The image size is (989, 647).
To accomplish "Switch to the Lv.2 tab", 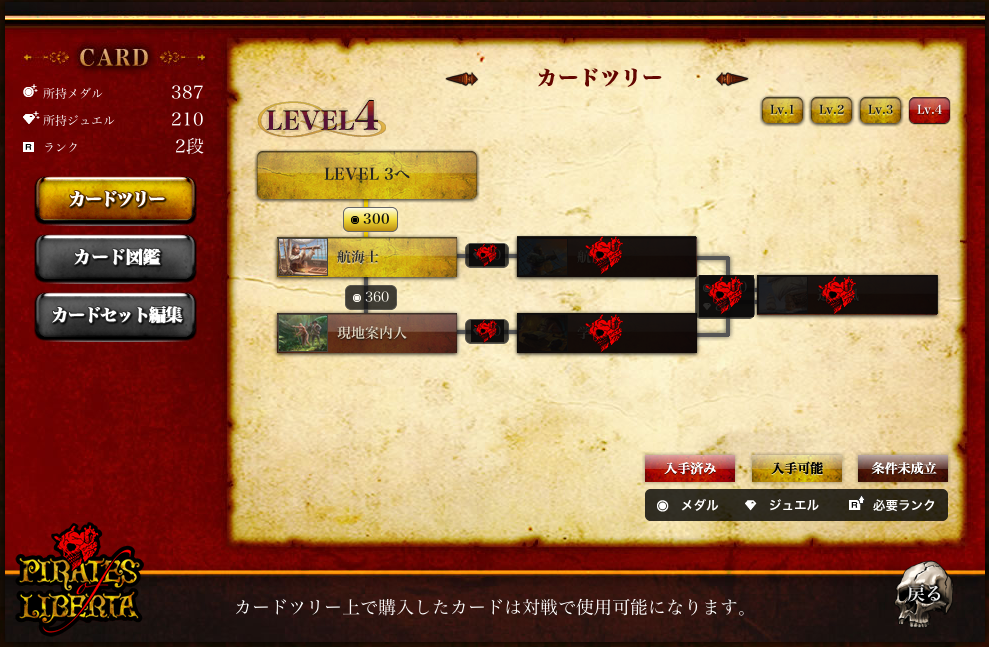I will [x=831, y=110].
